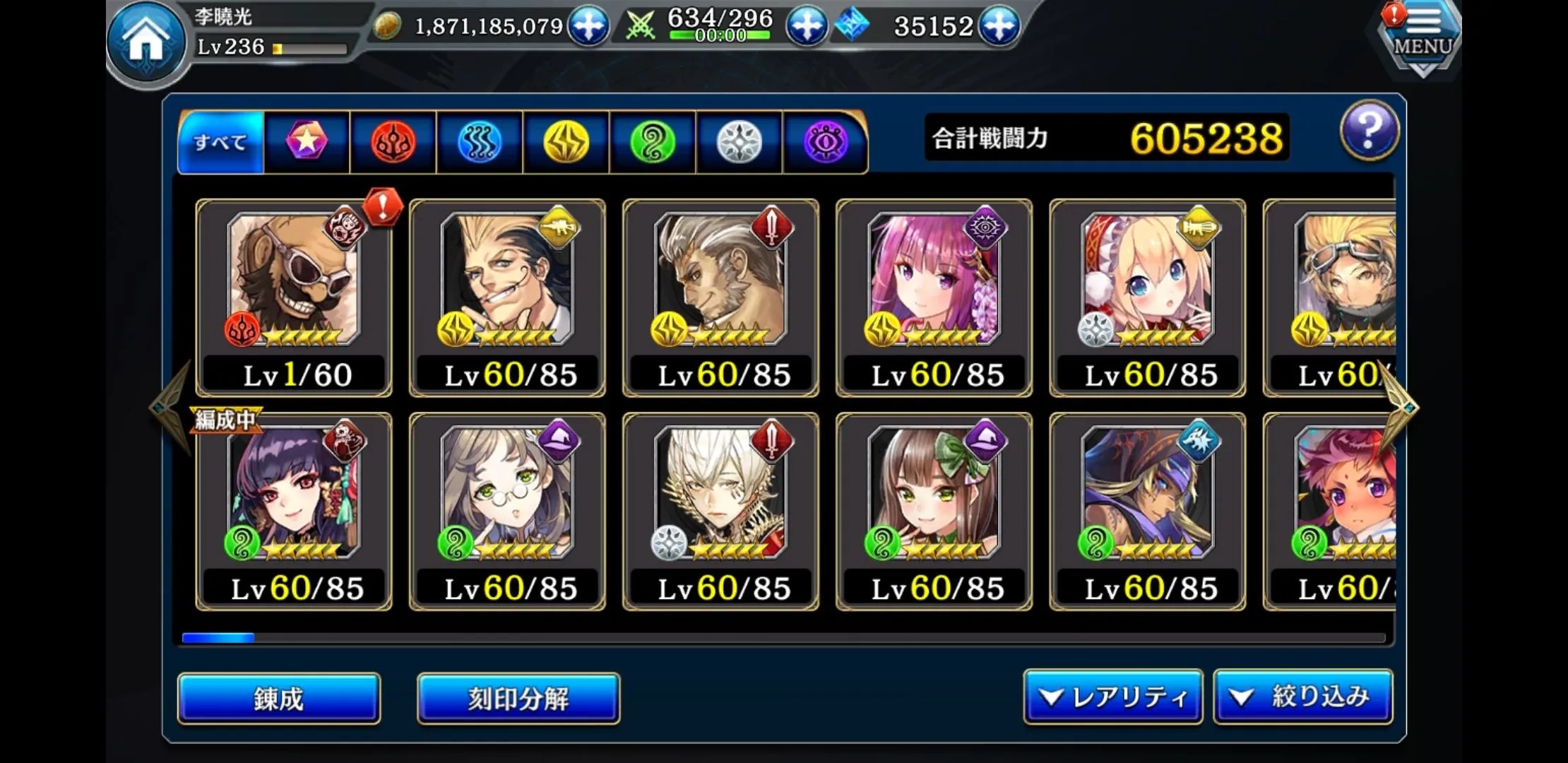
Task: Filter by the blue water element tab
Action: [x=480, y=142]
